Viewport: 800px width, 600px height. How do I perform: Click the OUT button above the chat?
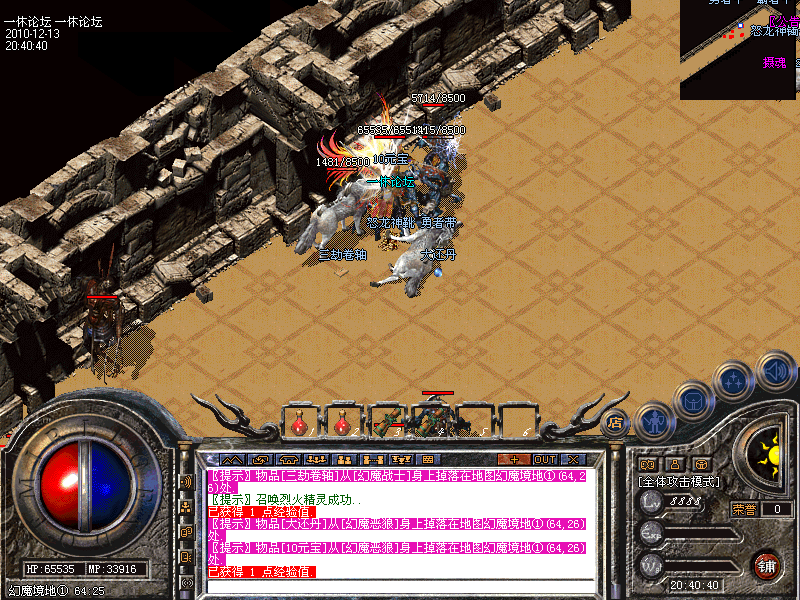[x=545, y=459]
